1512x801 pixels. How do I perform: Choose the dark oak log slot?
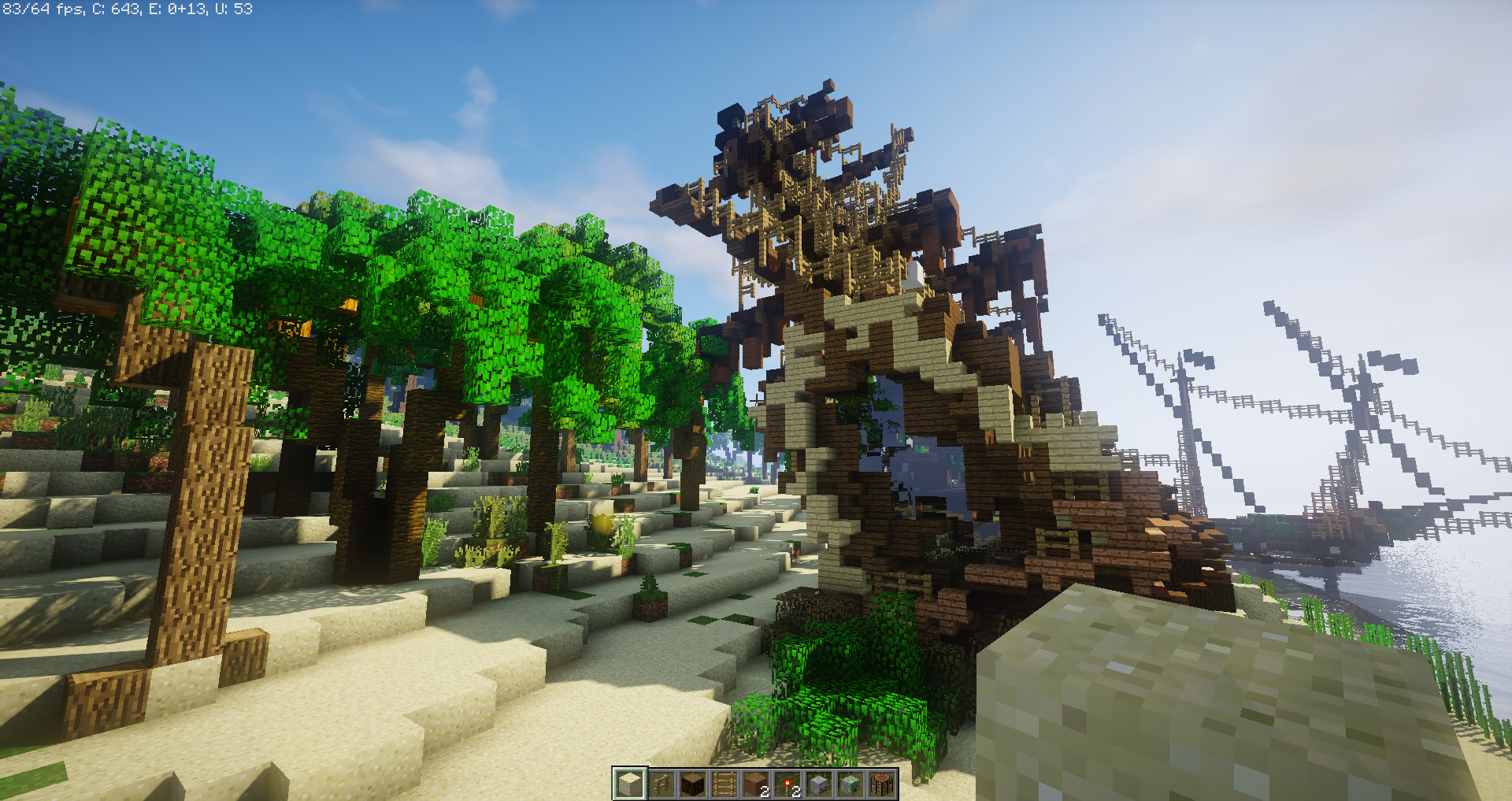pos(692,784)
